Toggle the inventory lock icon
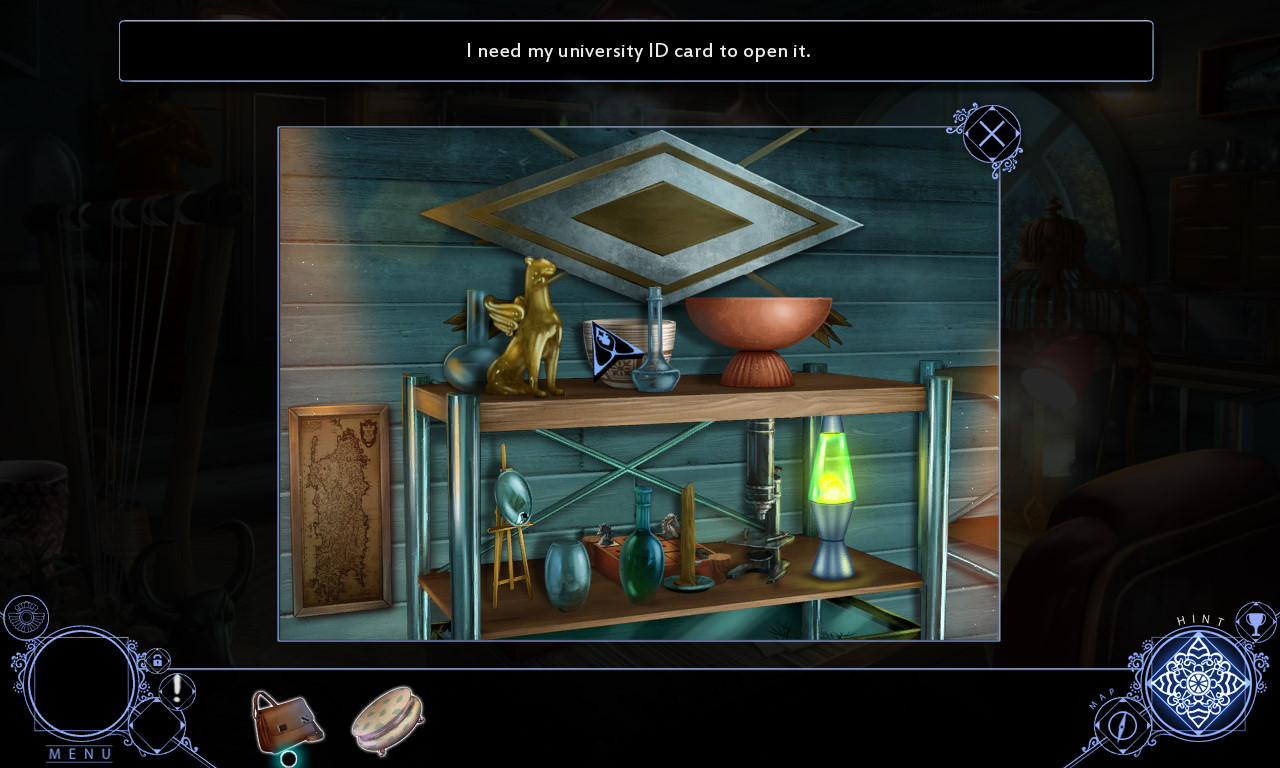This screenshot has width=1280, height=768. pyautogui.click(x=157, y=661)
